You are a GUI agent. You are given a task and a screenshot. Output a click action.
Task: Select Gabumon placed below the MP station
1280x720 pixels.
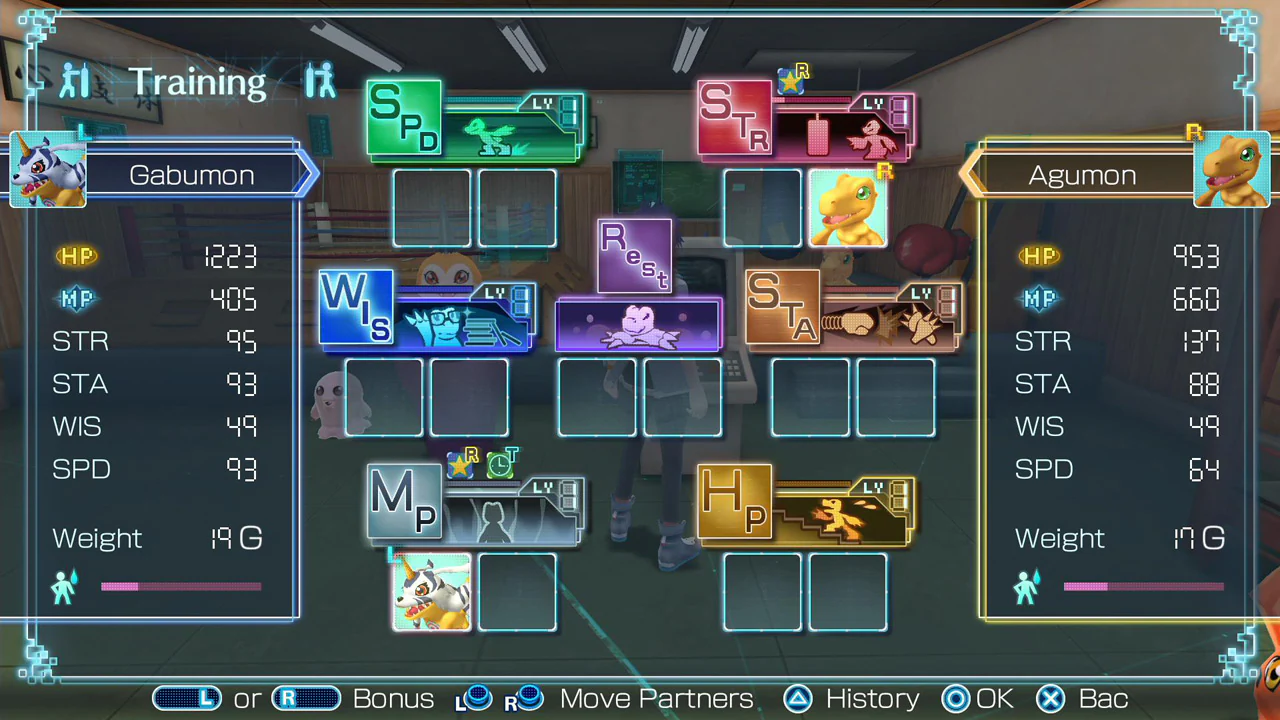tap(431, 591)
